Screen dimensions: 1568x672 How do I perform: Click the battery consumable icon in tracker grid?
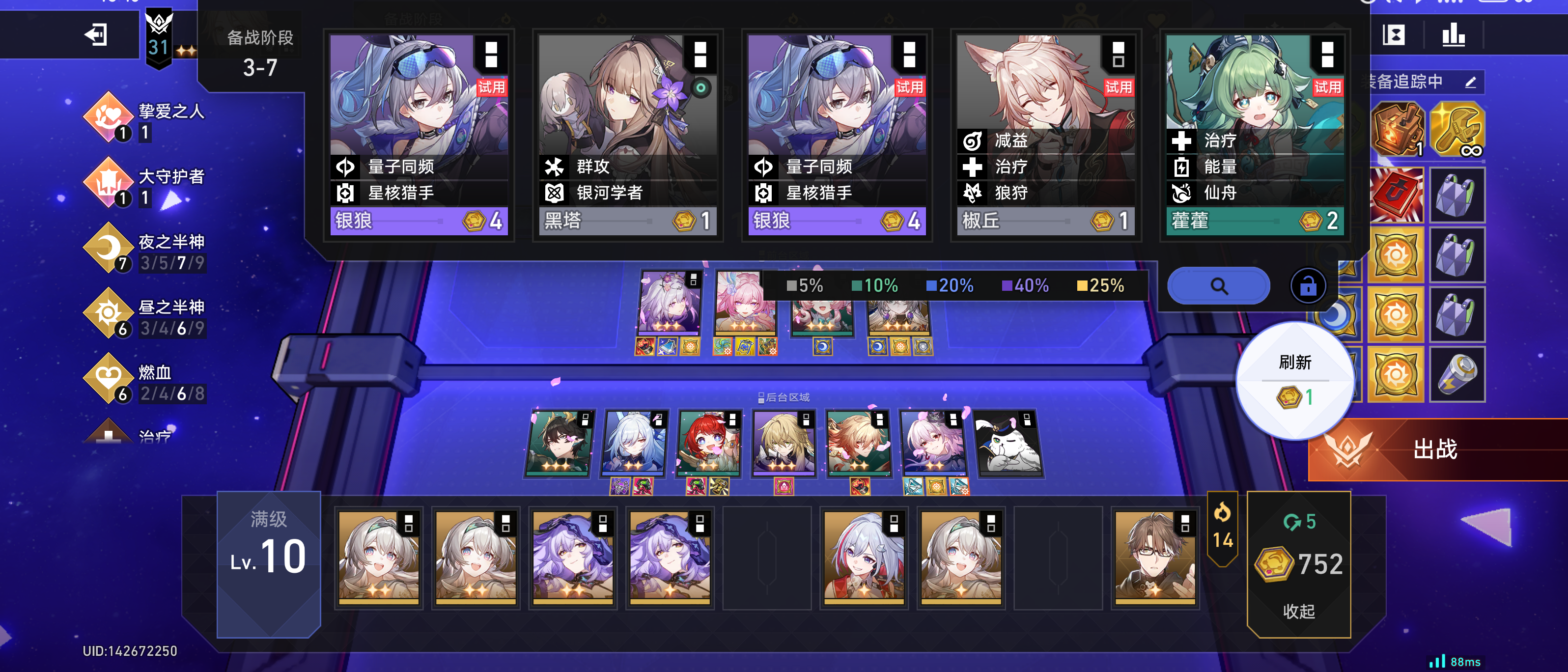1458,374
